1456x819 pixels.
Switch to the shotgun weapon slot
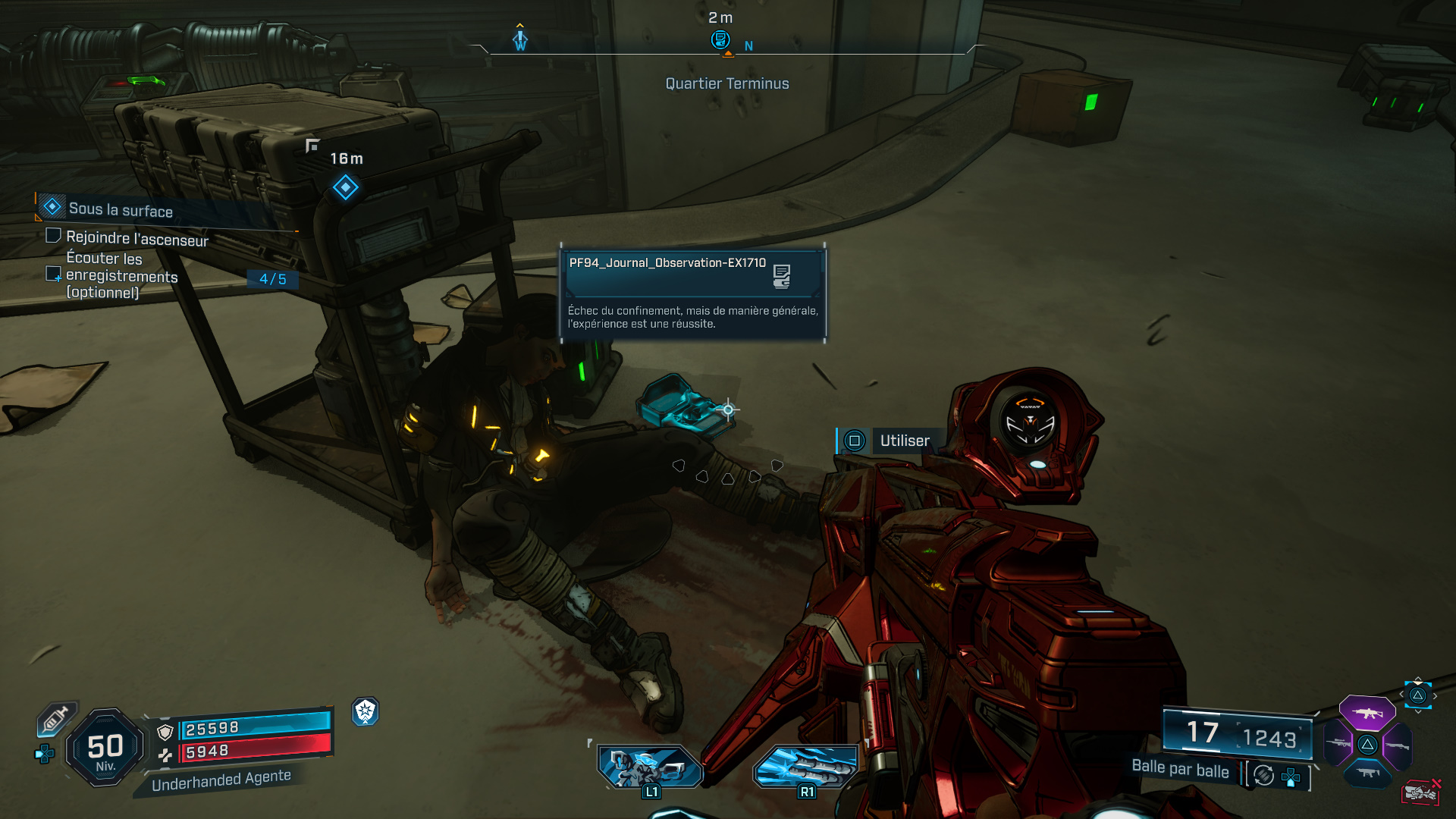pos(1397,745)
